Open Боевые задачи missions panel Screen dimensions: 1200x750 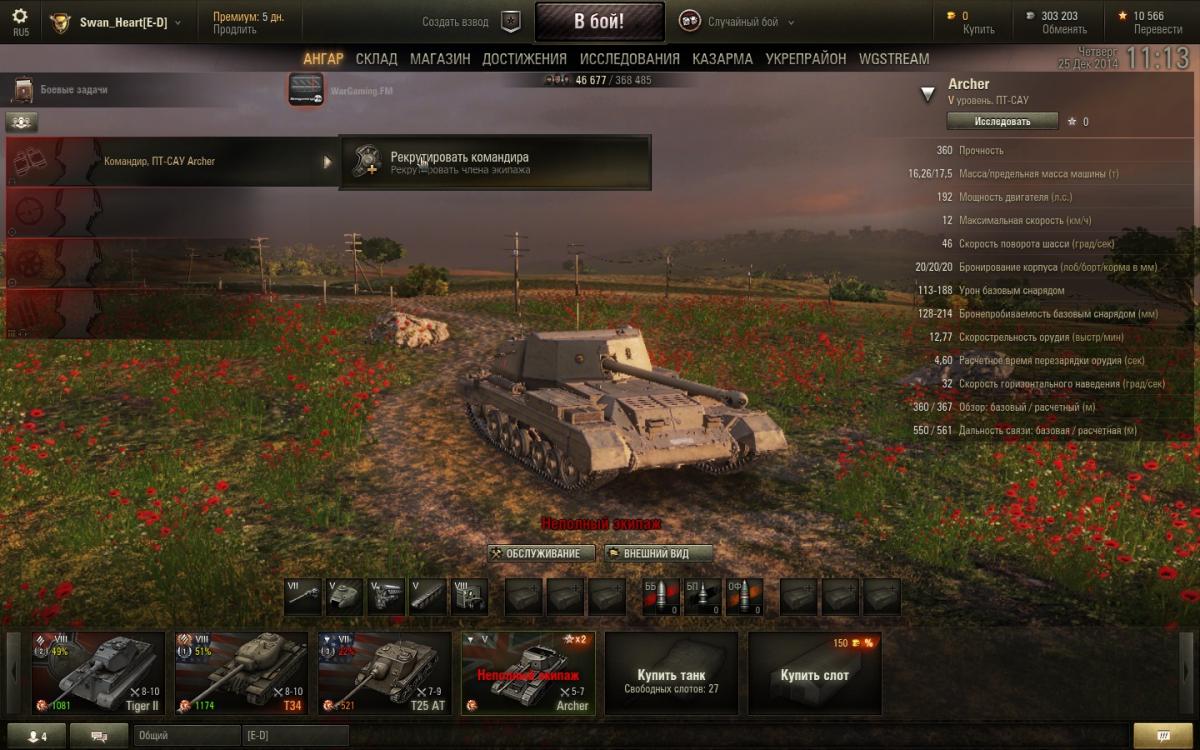coord(60,90)
